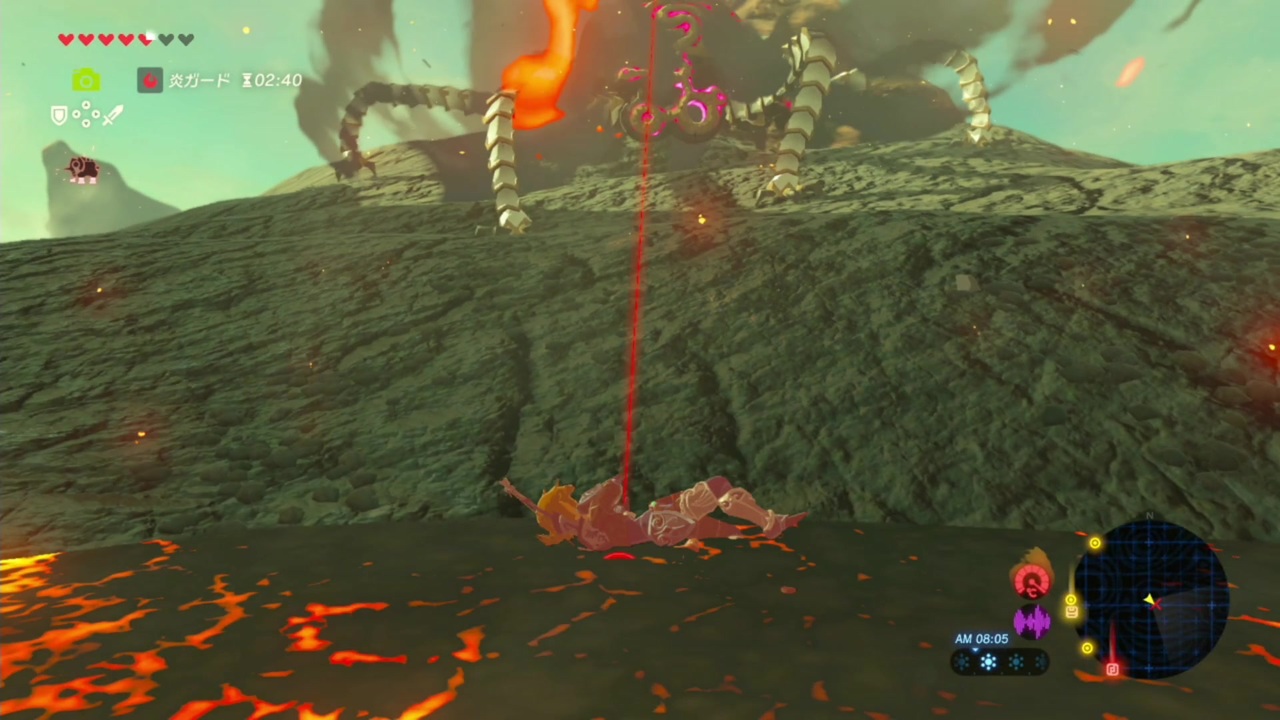Select the flame guard buff icon
This screenshot has height=720, width=1280.
coord(150,80)
